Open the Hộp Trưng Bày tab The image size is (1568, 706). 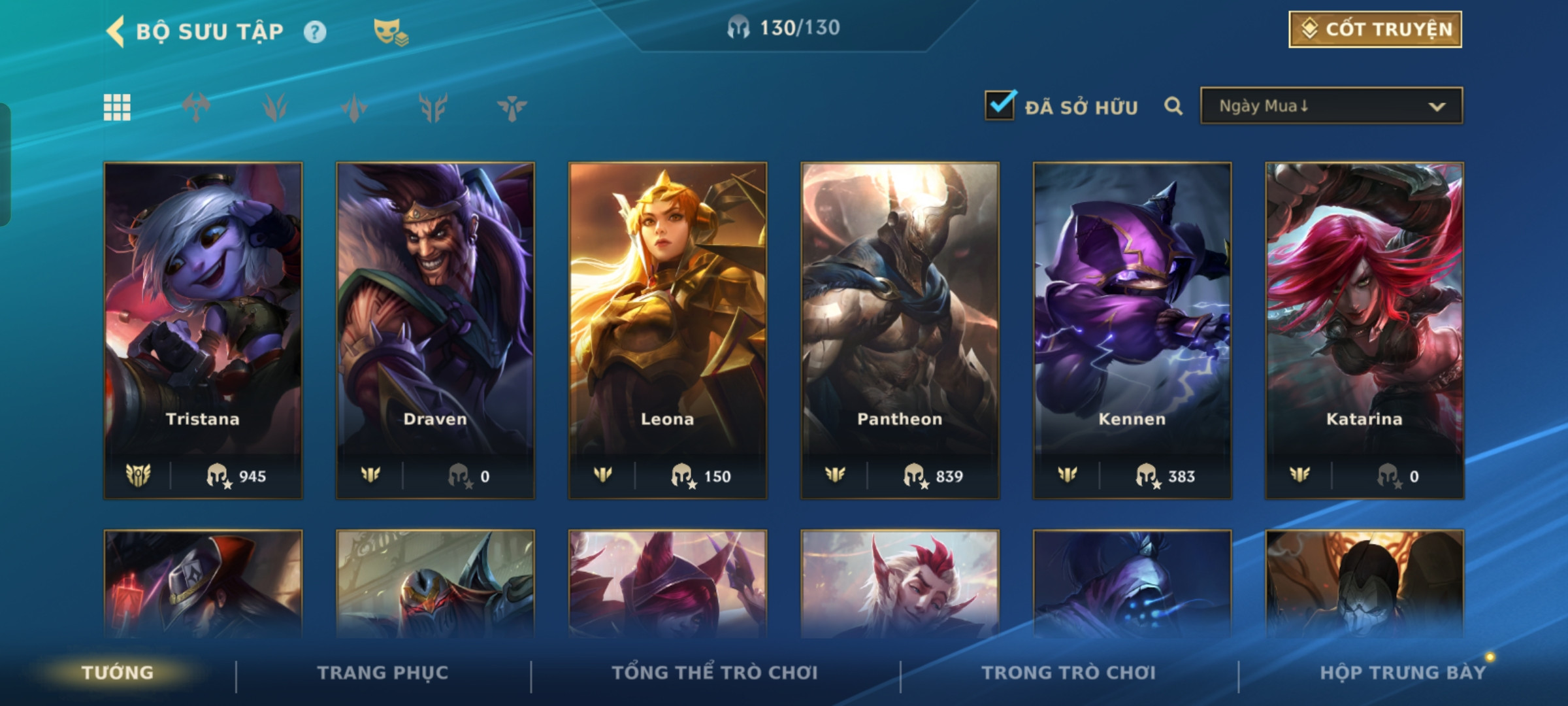[x=1403, y=673]
